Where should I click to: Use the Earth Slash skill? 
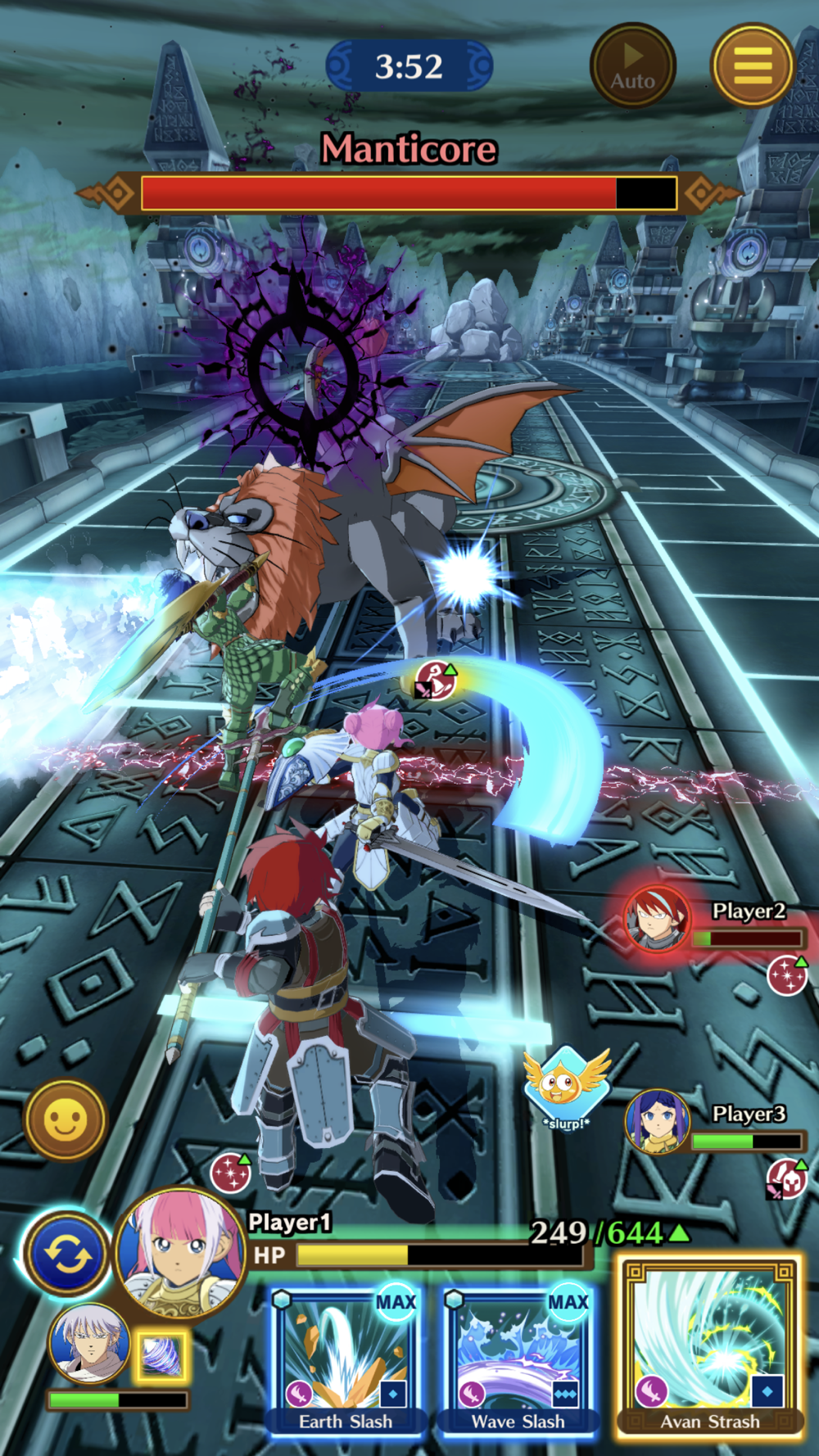[x=346, y=1358]
